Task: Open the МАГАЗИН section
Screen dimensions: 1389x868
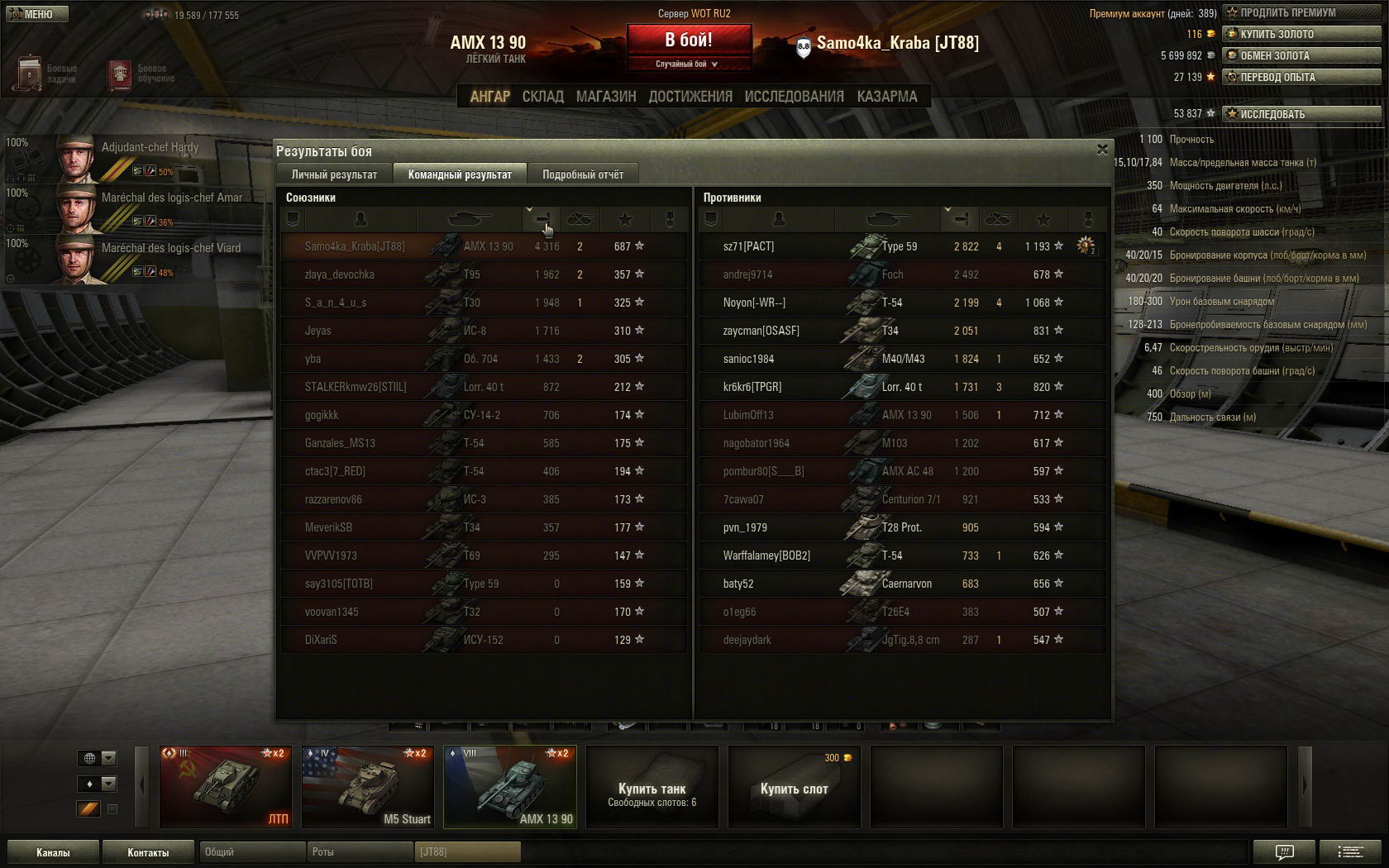Action: pos(606,97)
